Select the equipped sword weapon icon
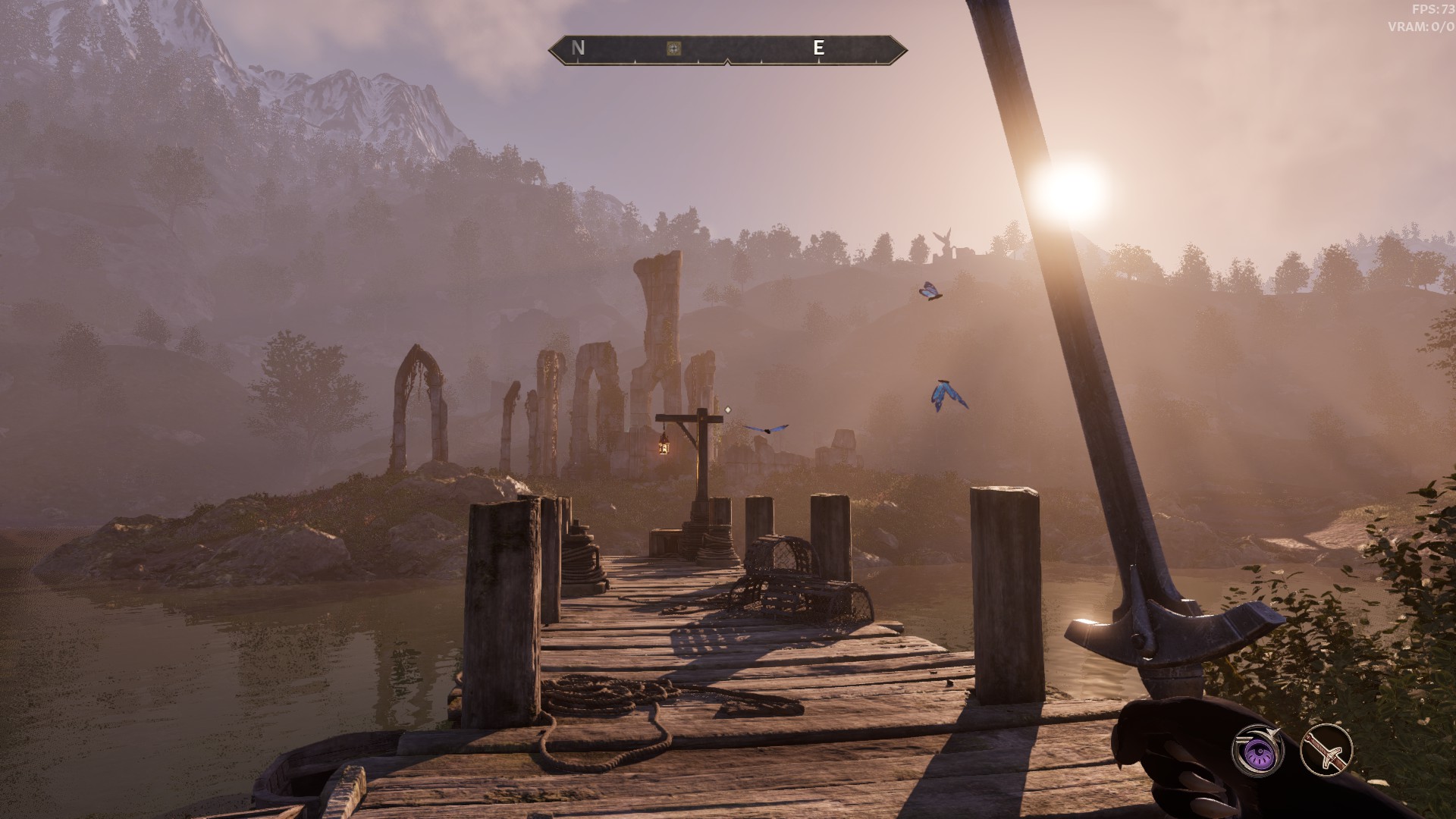This screenshot has height=819, width=1456. 1326,750
